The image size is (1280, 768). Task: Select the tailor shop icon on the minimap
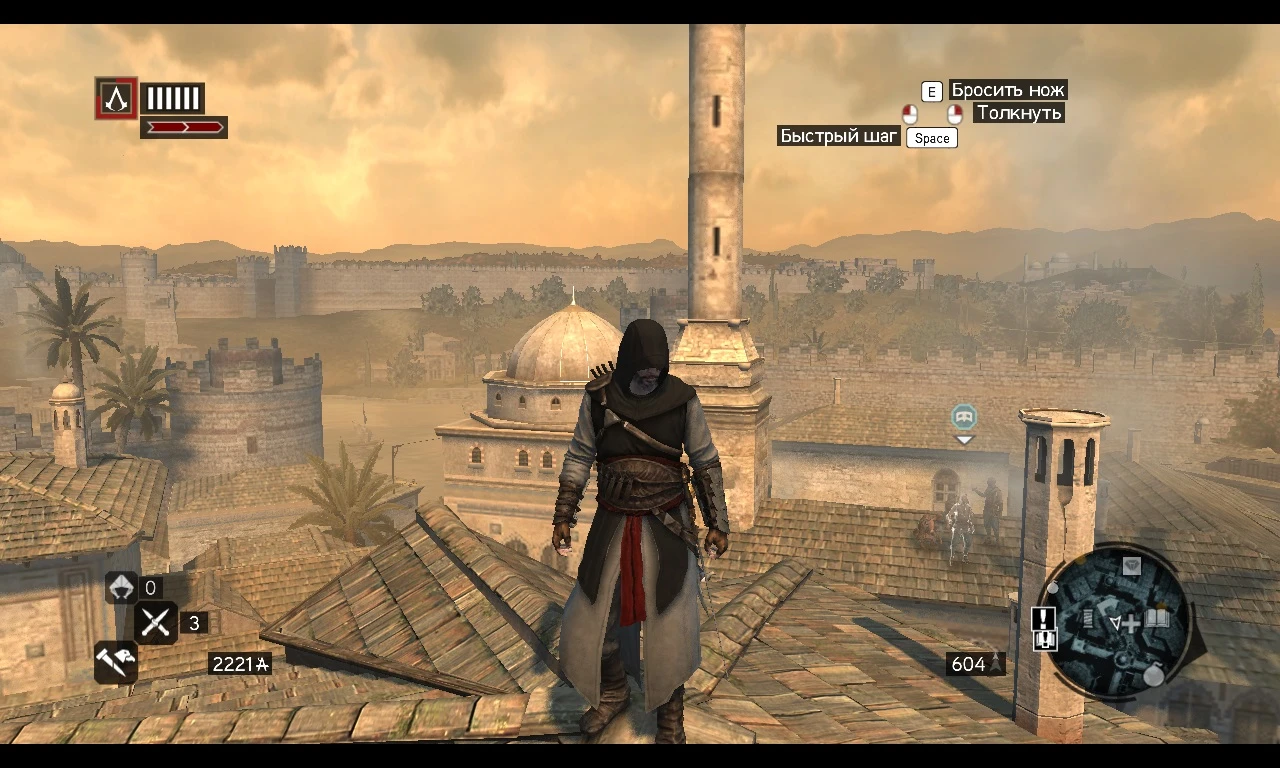click(x=1088, y=619)
